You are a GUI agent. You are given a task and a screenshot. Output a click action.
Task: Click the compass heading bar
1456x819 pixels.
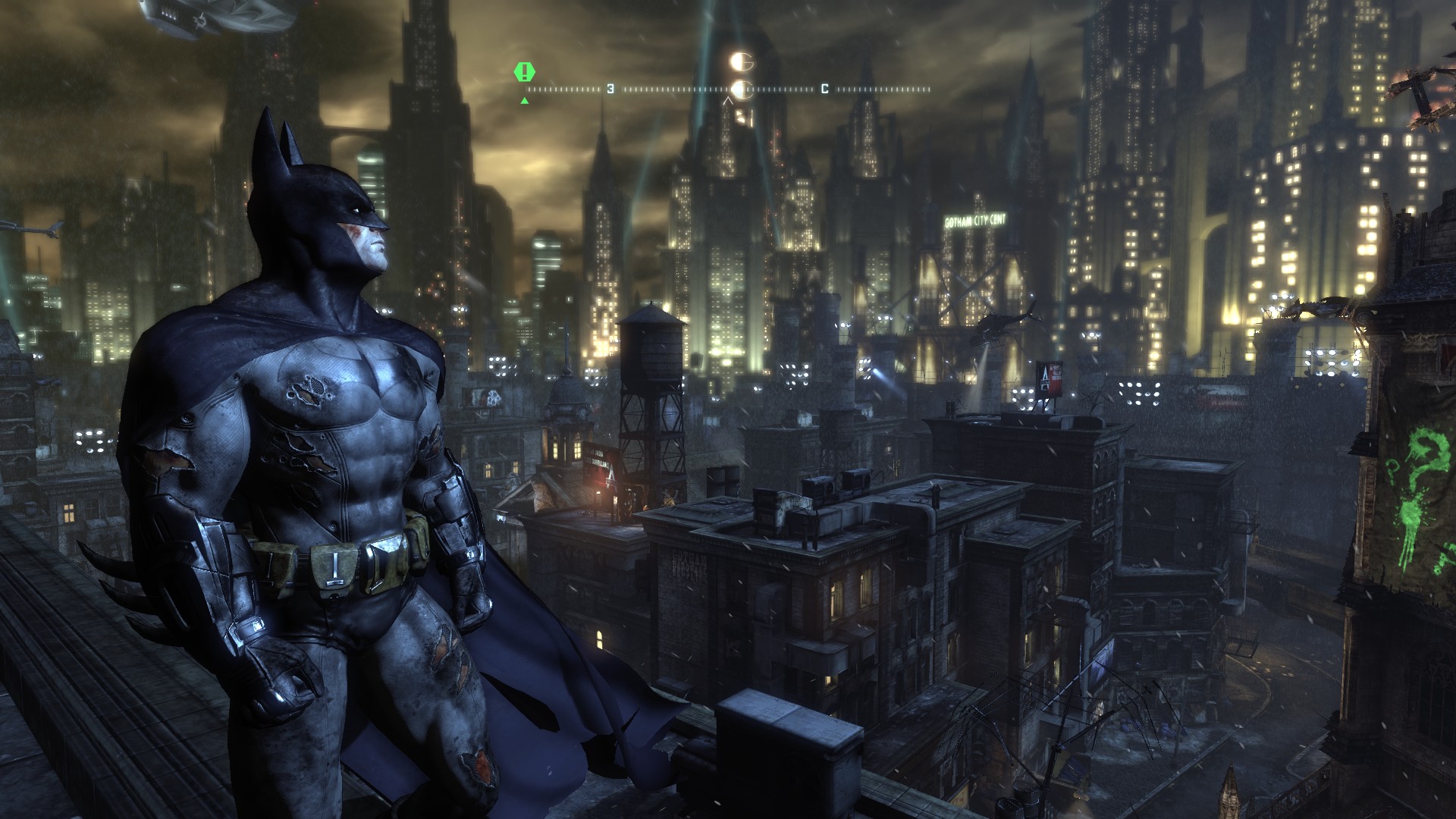(x=728, y=89)
